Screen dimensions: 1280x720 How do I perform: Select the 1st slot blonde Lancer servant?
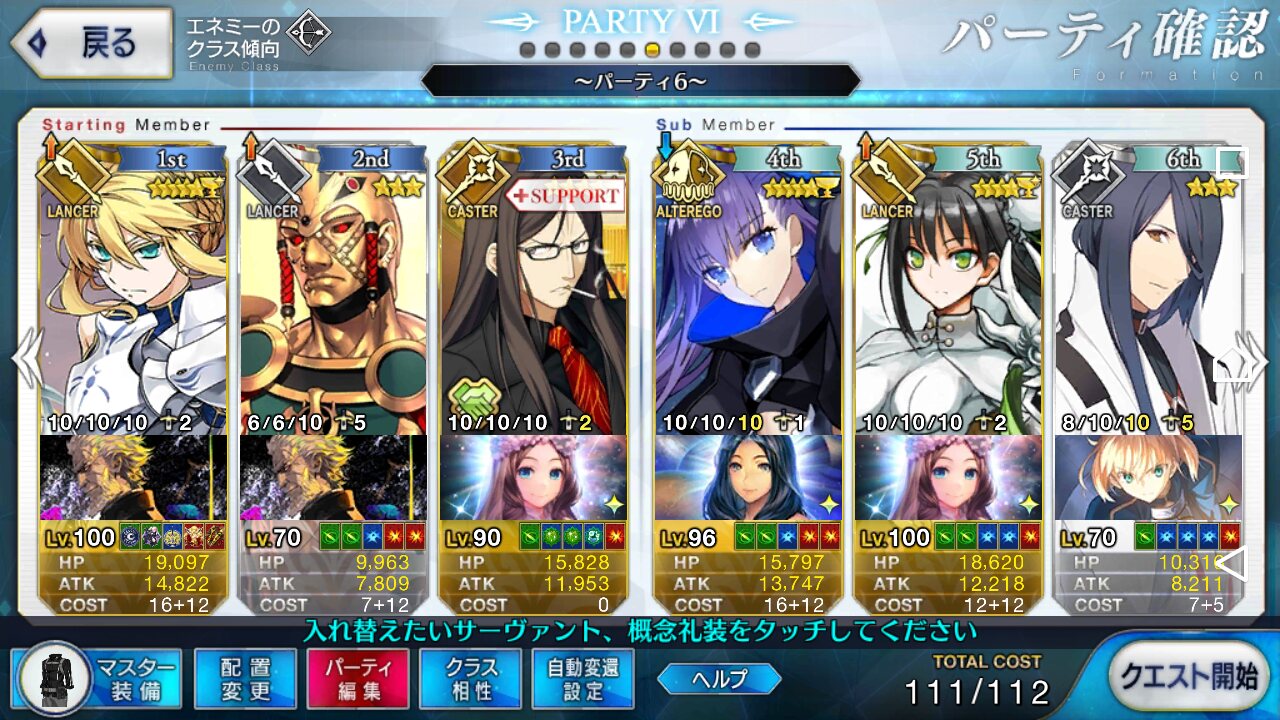[x=133, y=300]
